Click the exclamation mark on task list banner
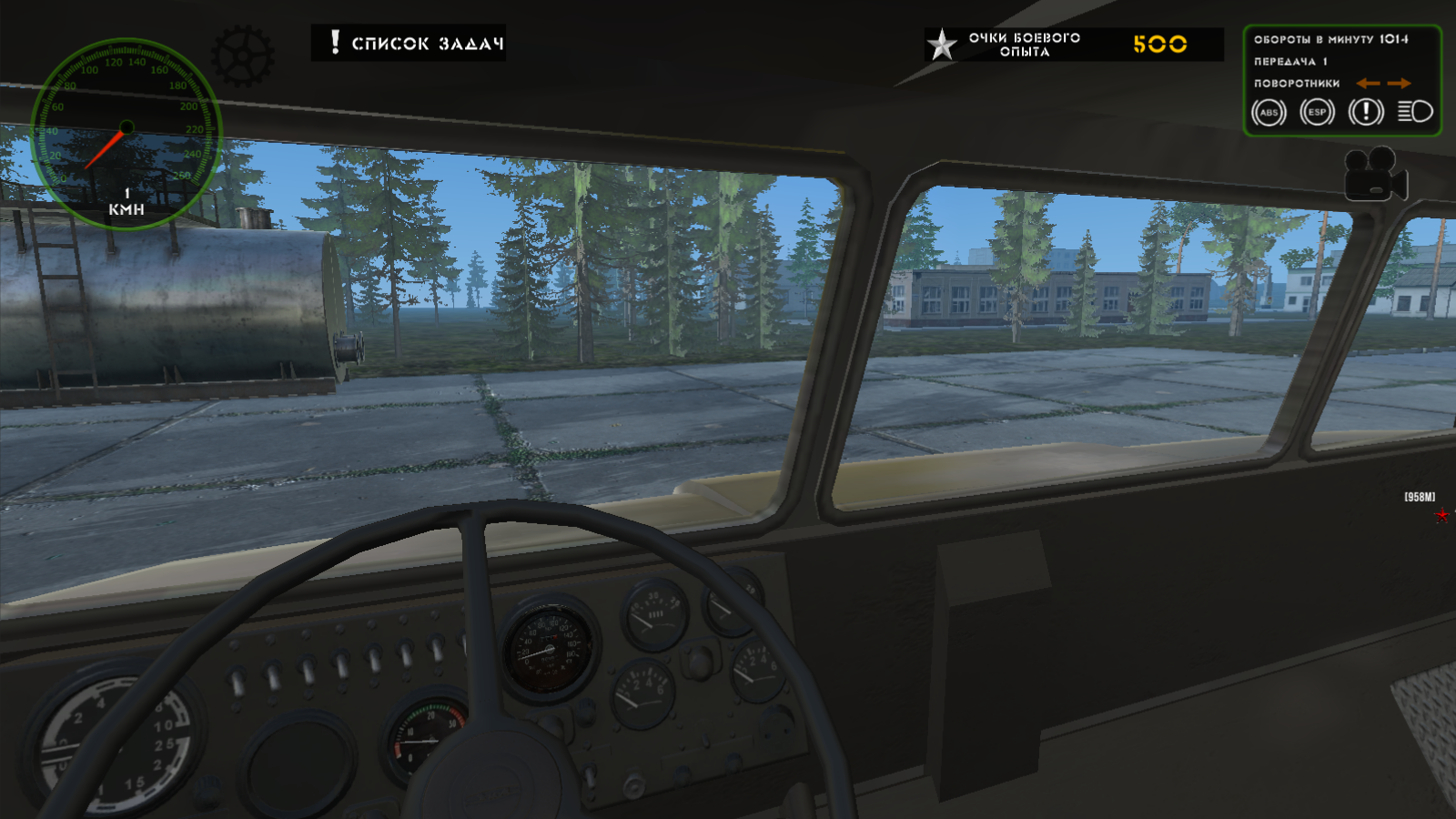 334,41
